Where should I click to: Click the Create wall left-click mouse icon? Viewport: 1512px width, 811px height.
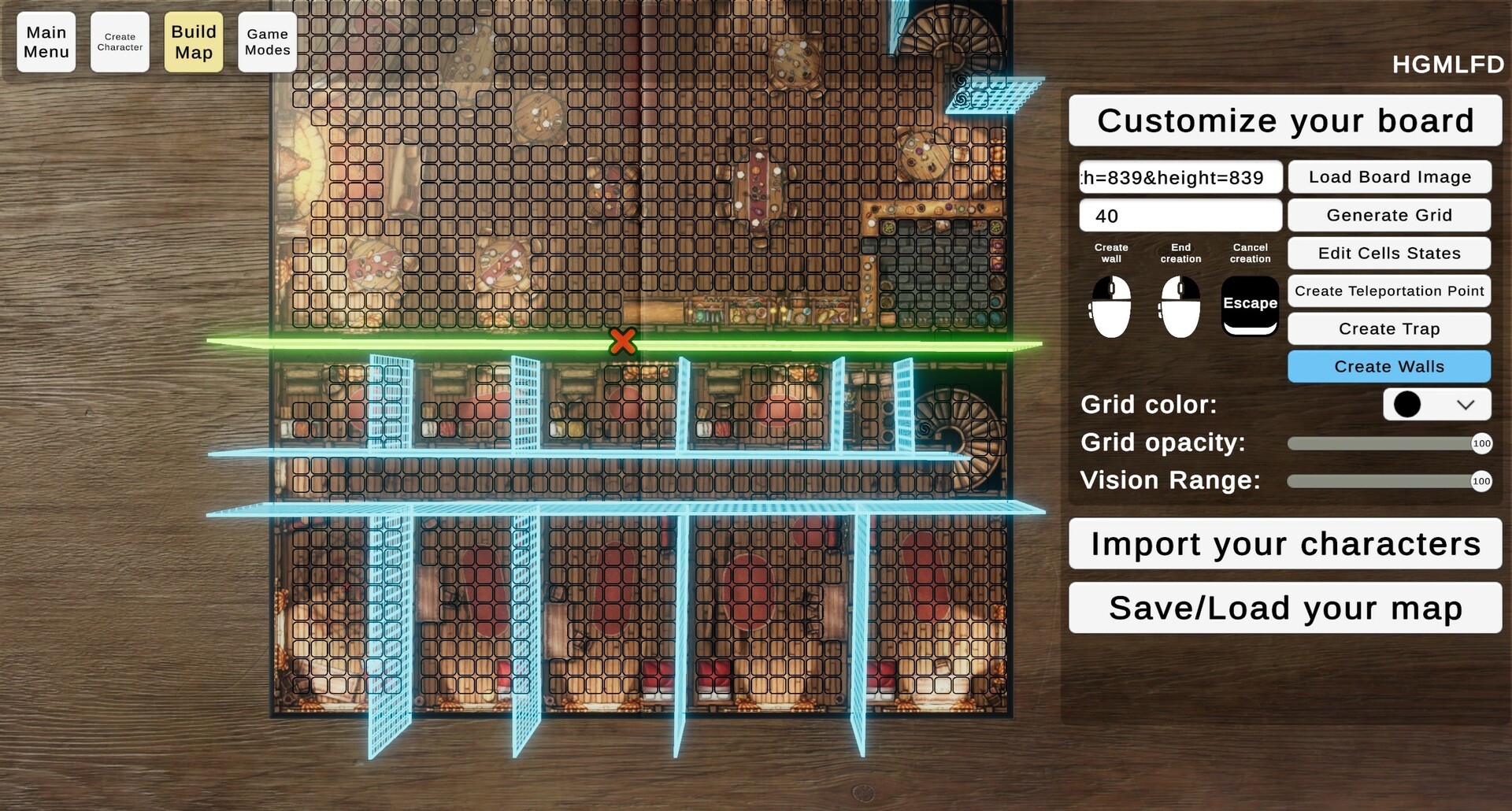point(1110,307)
